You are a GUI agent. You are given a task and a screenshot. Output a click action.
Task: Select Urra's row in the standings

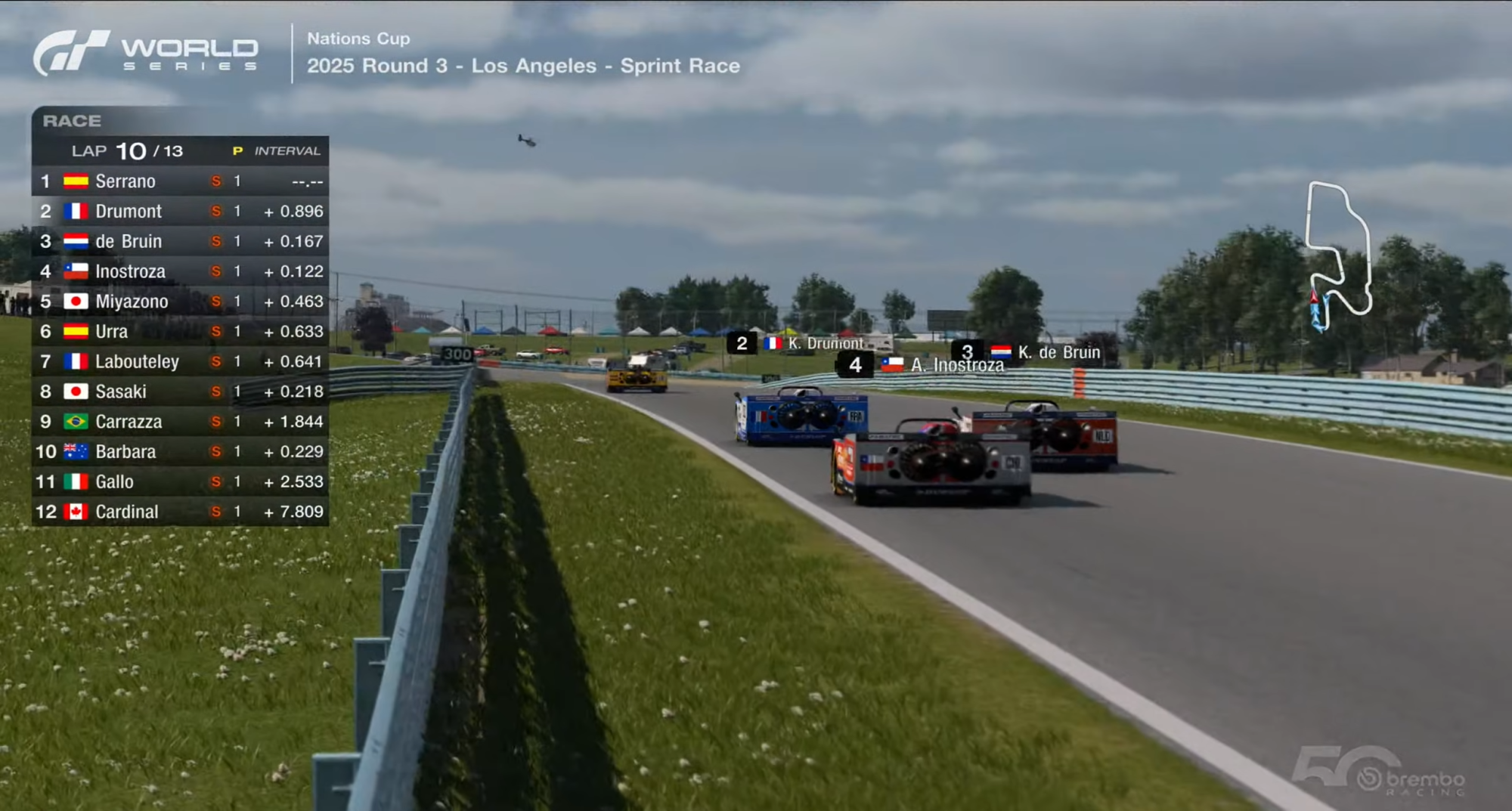[180, 331]
